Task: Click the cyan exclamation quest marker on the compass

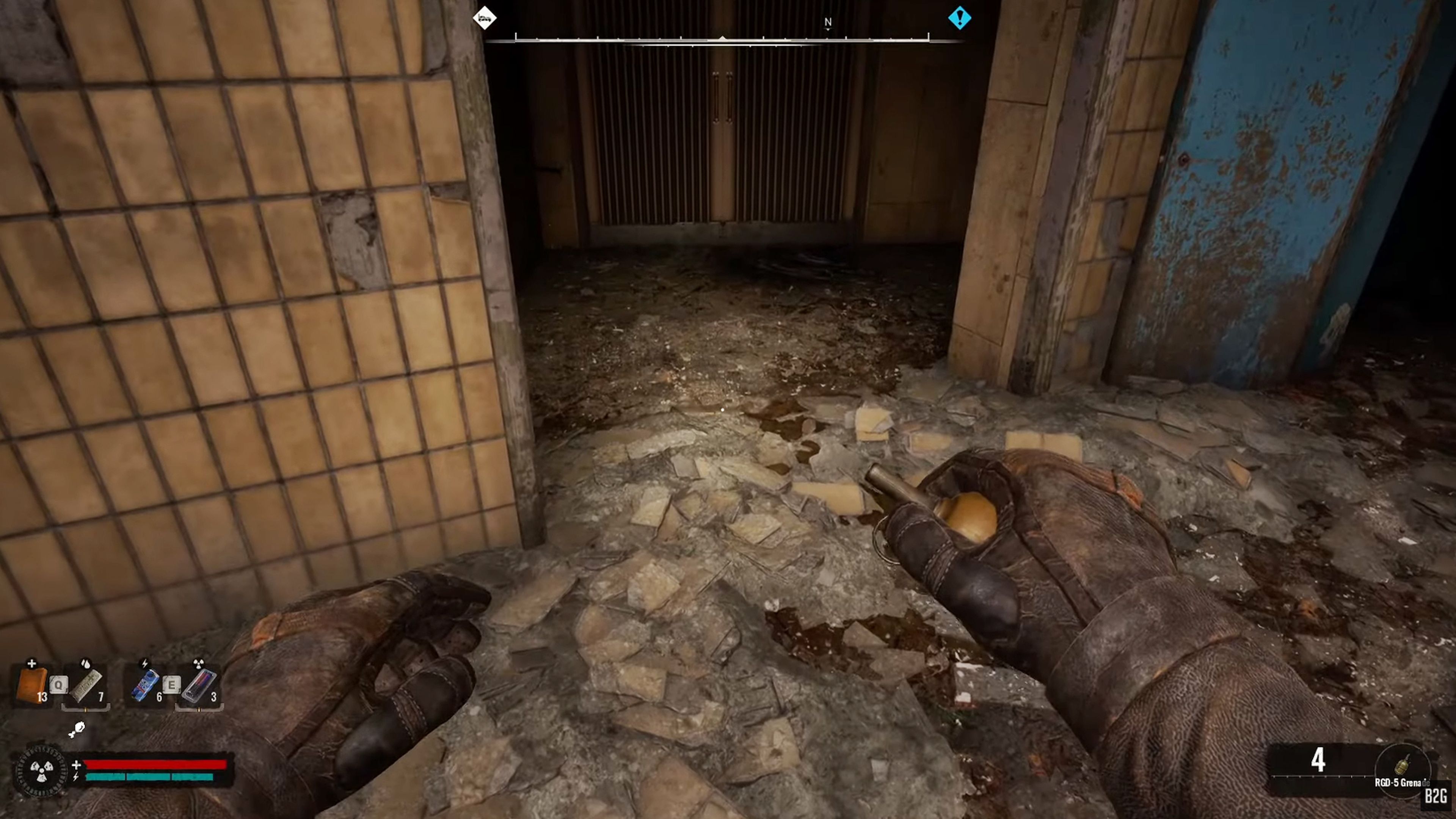Action: (960, 18)
